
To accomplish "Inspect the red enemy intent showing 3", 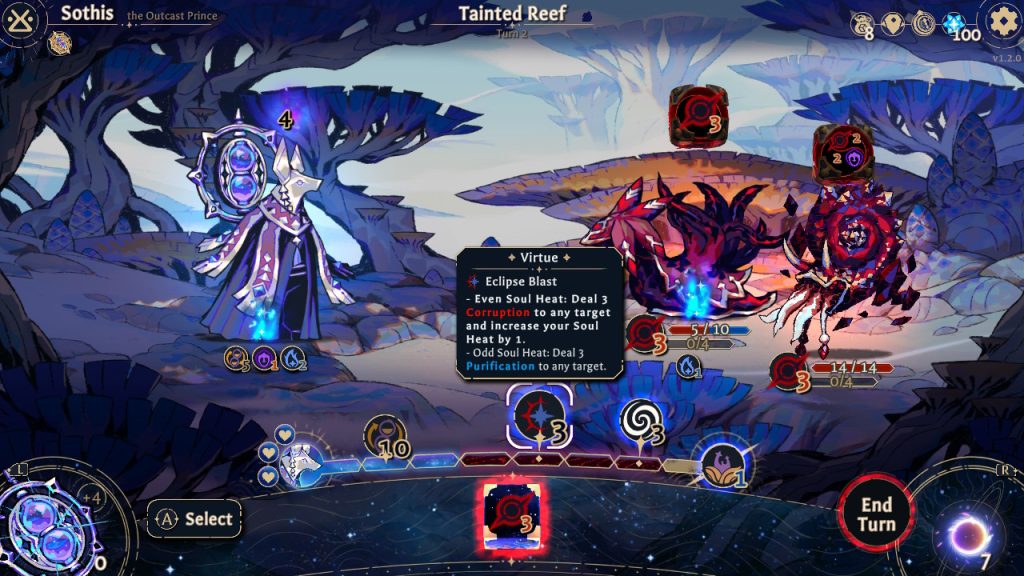I will point(698,115).
